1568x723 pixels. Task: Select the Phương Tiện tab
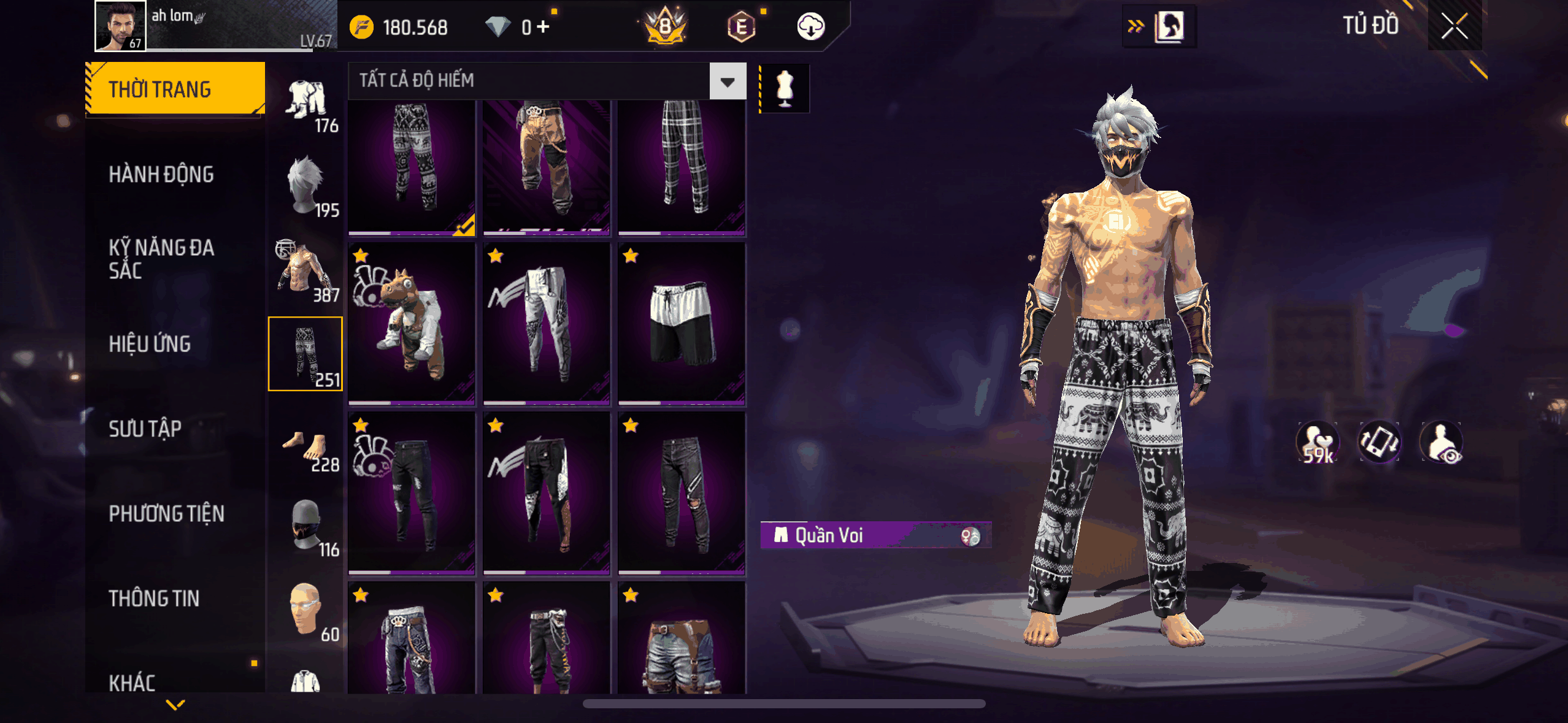click(166, 514)
